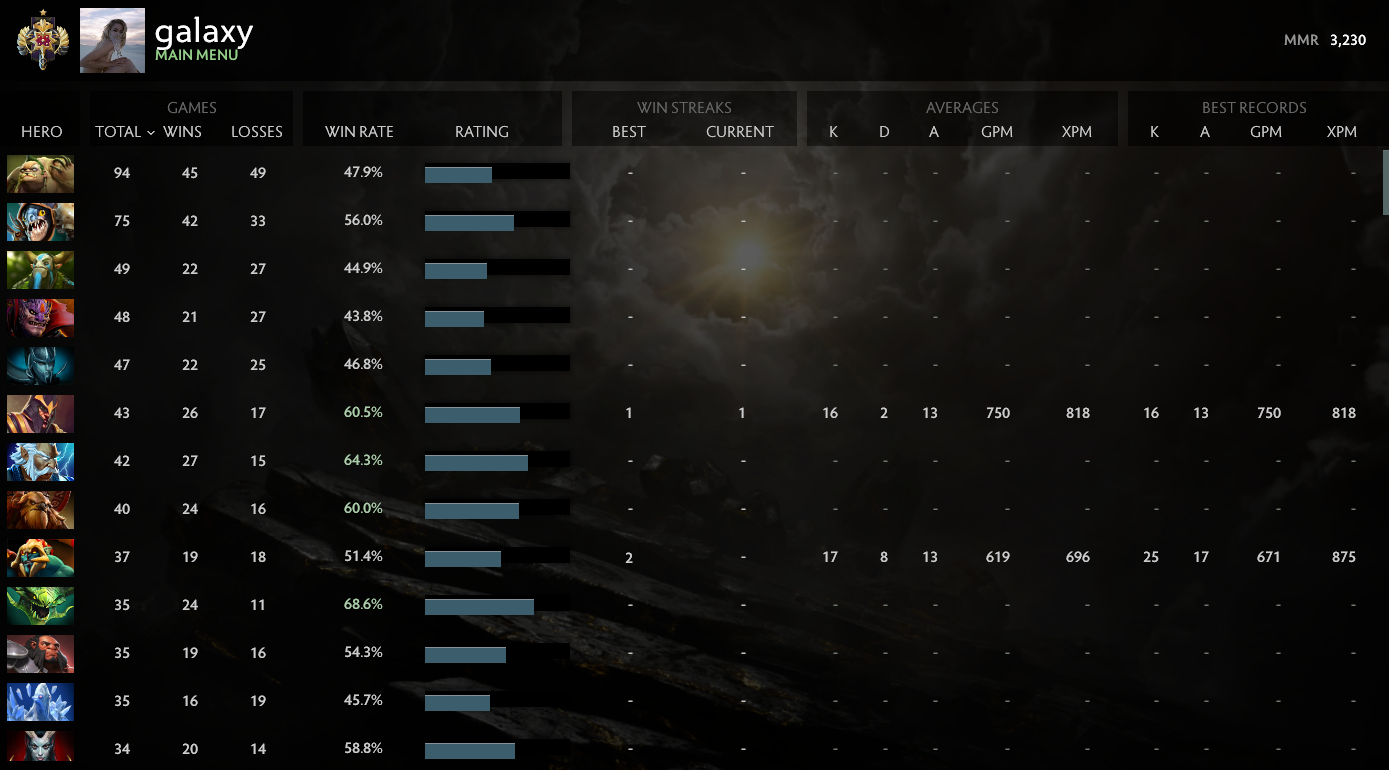The image size is (1389, 770).
Task: Select the HERO column tab
Action: point(41,131)
